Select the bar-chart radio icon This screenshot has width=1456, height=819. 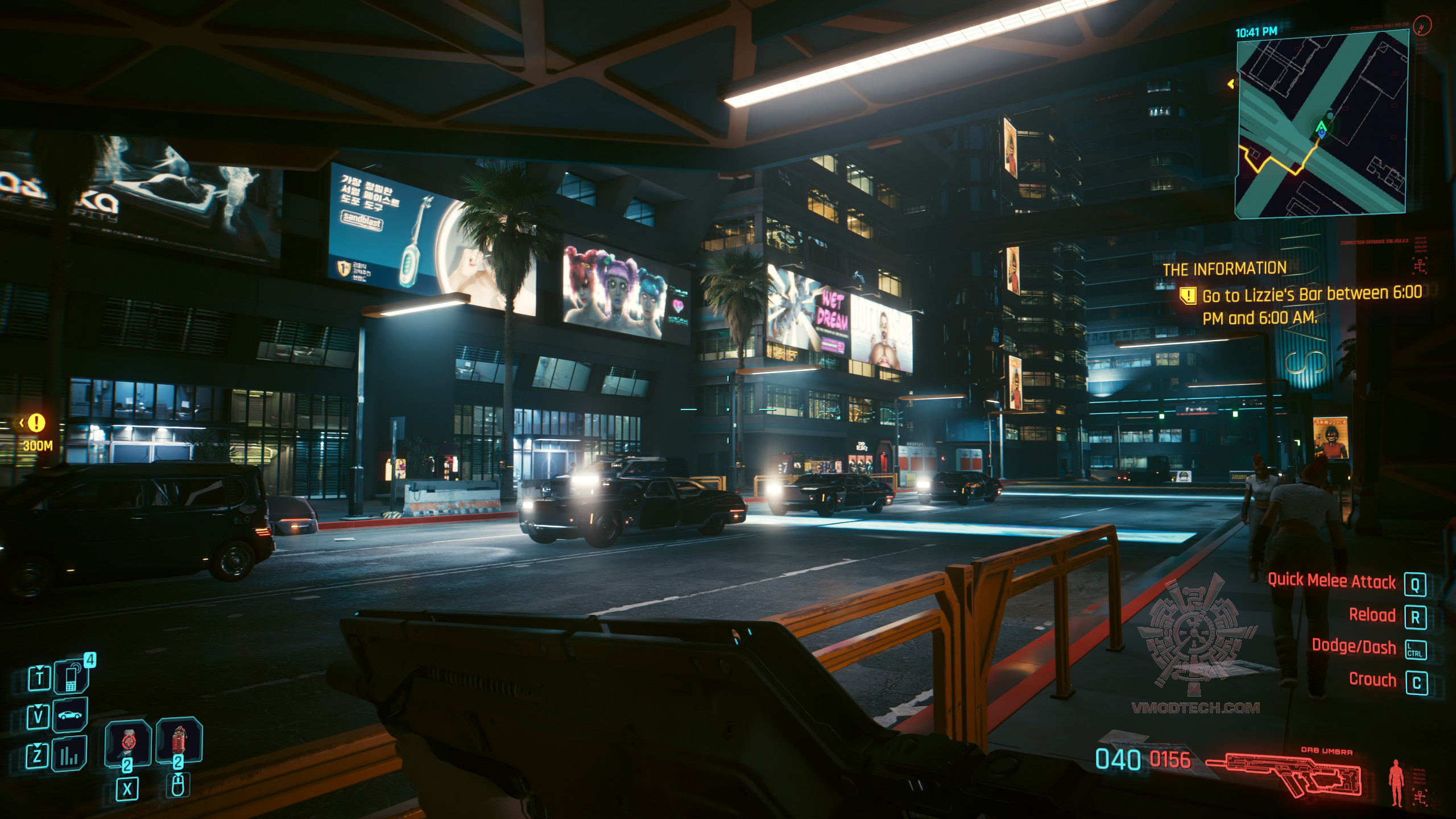click(x=71, y=754)
